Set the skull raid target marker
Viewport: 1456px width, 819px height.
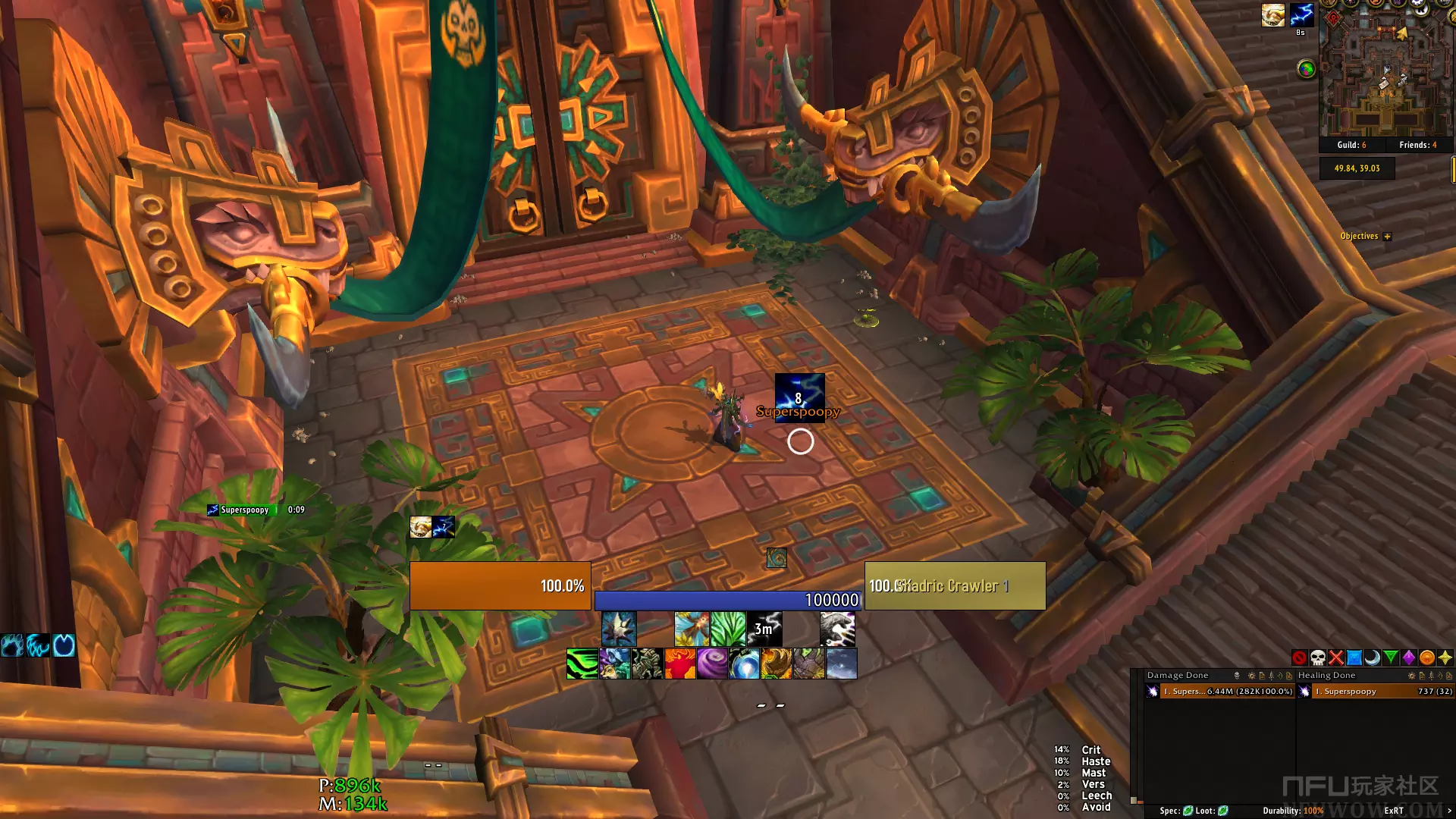coord(1318,657)
